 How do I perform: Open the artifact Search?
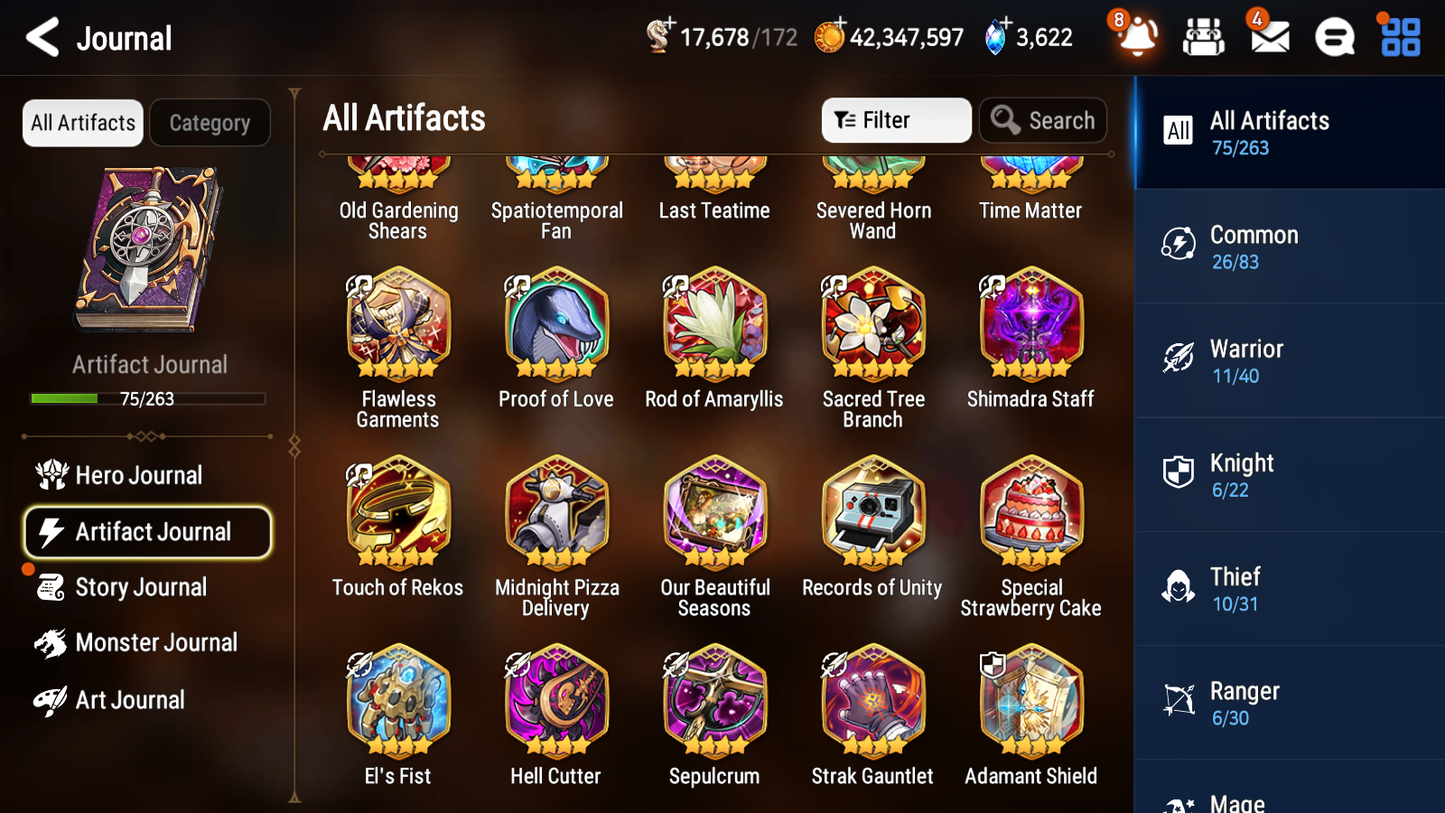pyautogui.click(x=1043, y=120)
